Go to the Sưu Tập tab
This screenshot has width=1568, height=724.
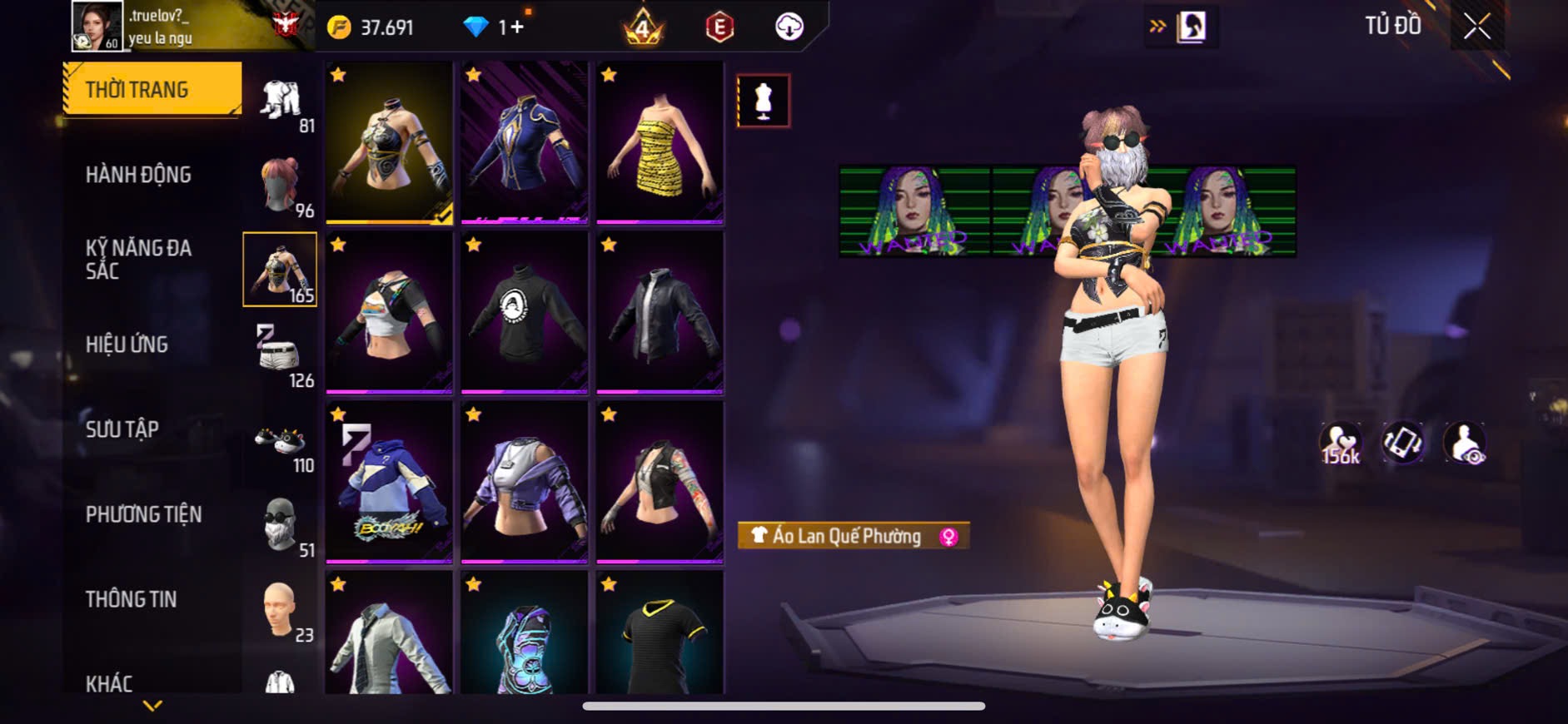click(x=122, y=429)
